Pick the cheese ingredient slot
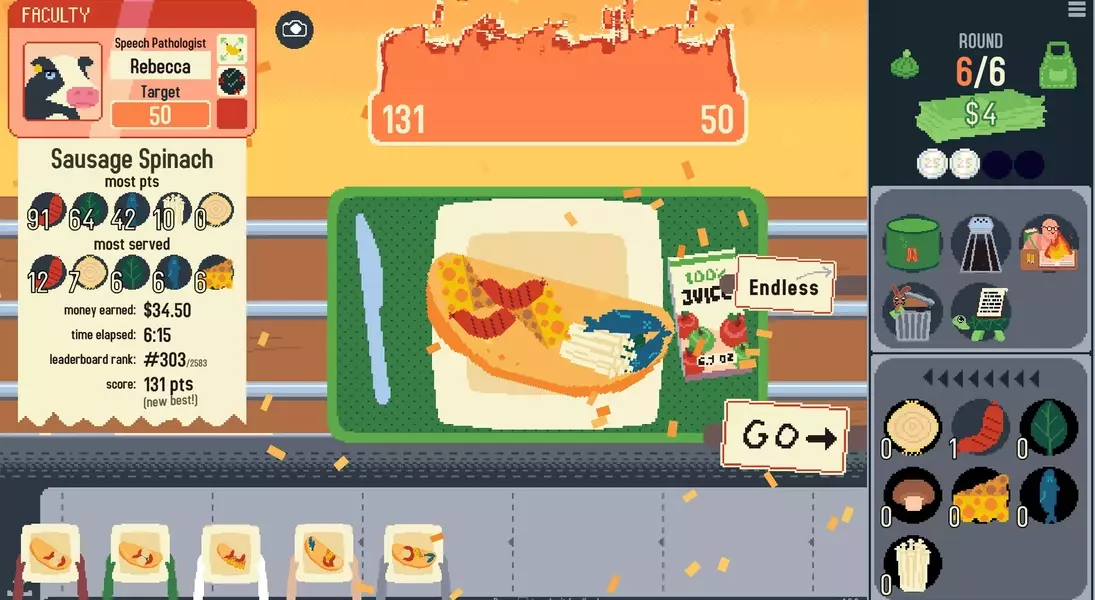1095x600 pixels. tap(980, 495)
